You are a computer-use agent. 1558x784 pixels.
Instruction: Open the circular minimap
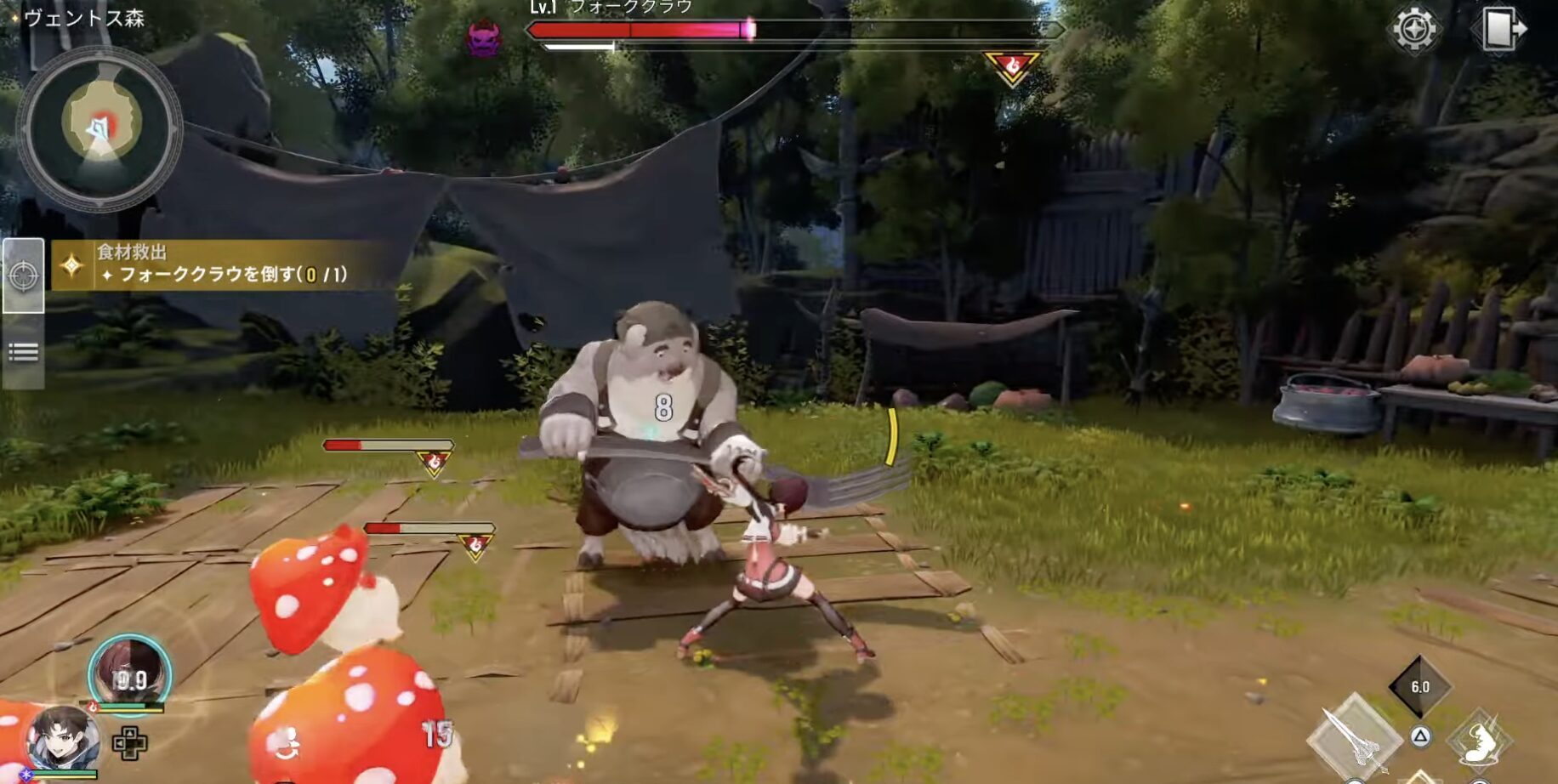[x=100, y=128]
